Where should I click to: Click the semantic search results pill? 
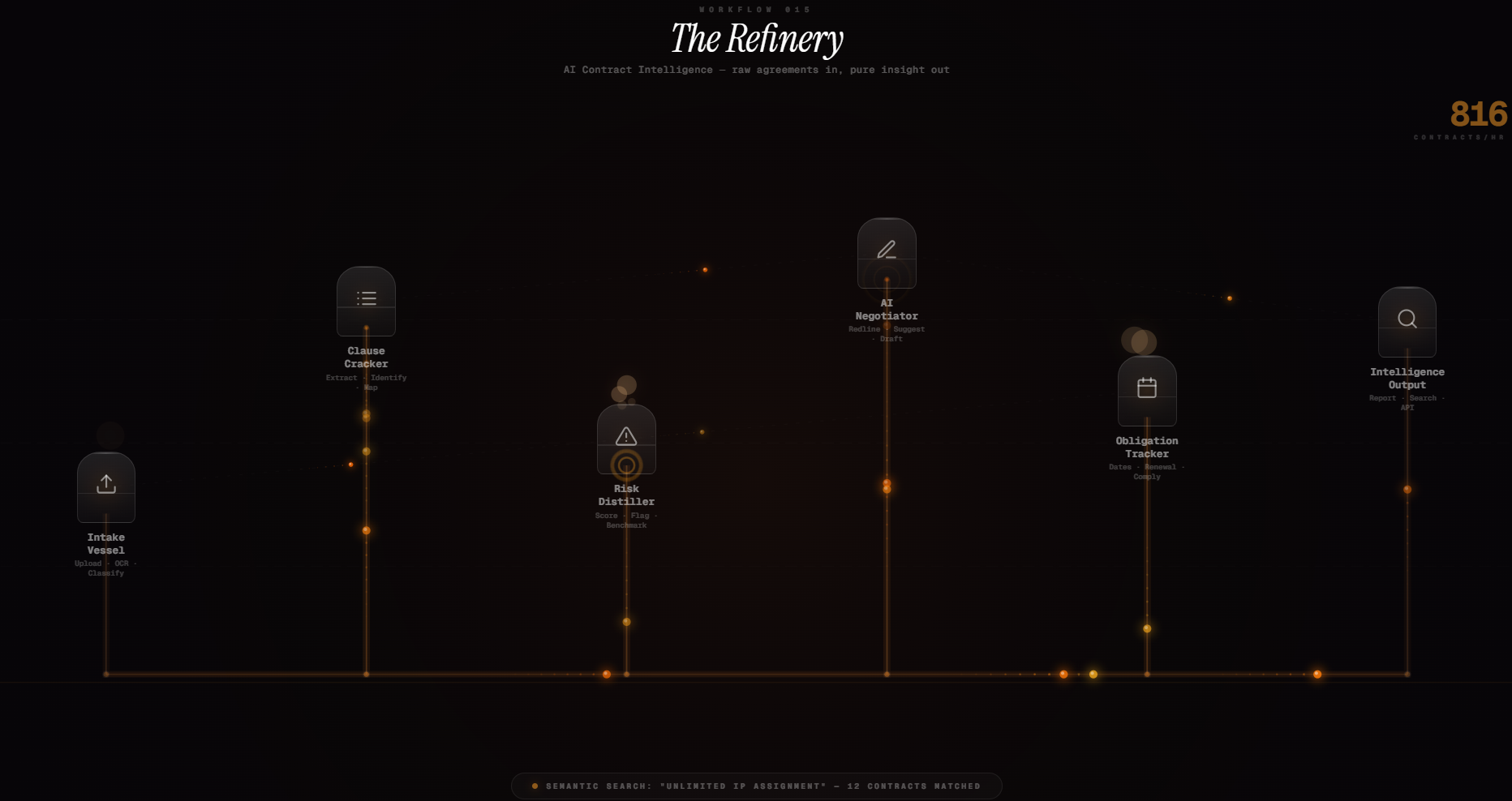coord(756,786)
